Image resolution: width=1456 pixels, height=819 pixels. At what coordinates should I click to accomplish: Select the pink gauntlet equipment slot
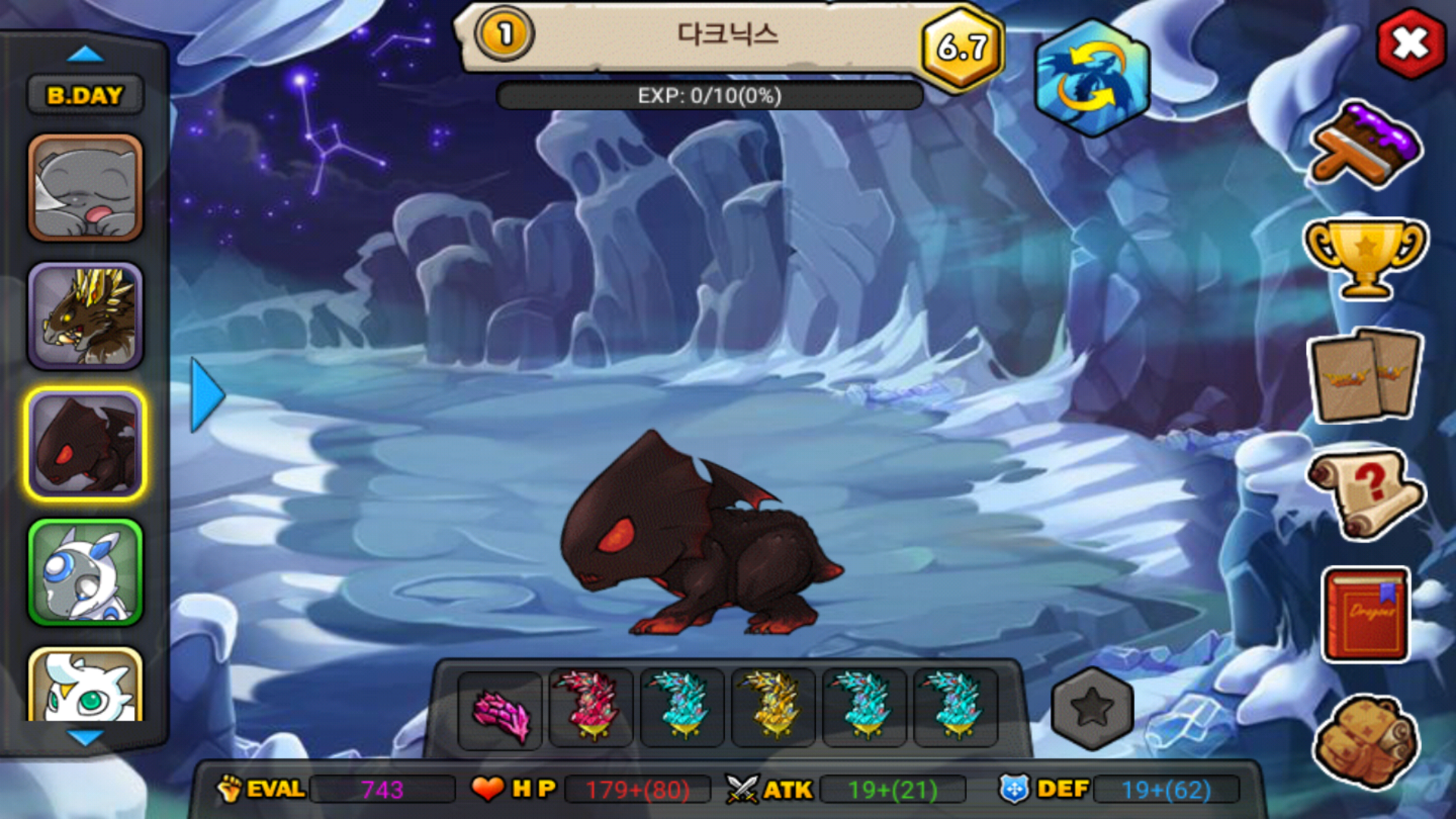click(500, 711)
